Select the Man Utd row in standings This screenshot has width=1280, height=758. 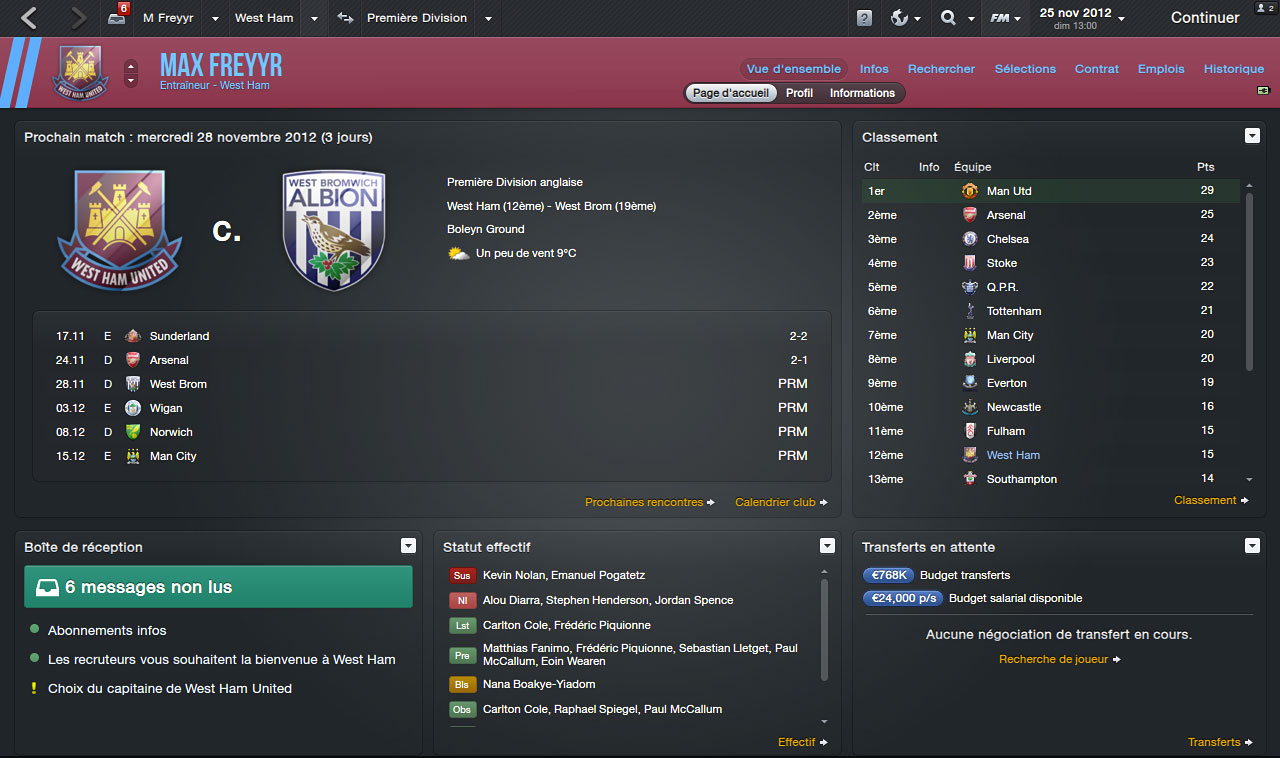coord(1050,191)
